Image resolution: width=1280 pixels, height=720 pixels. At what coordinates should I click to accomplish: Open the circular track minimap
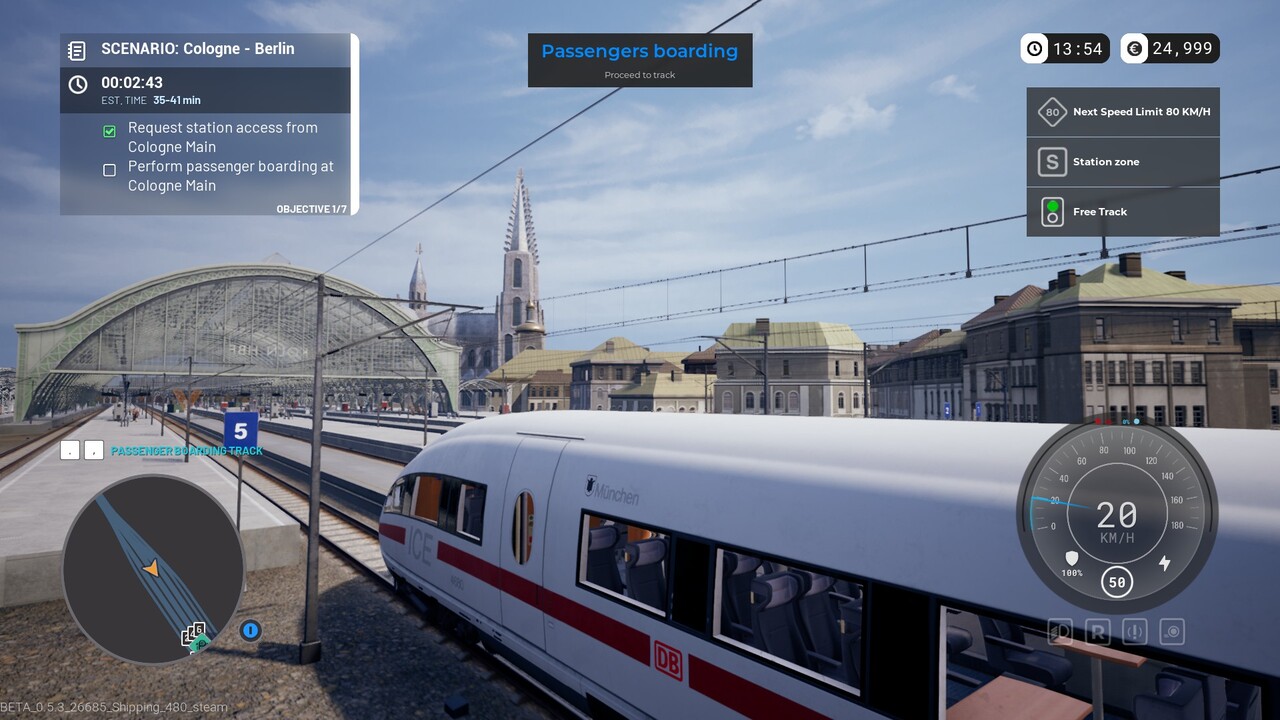click(153, 569)
